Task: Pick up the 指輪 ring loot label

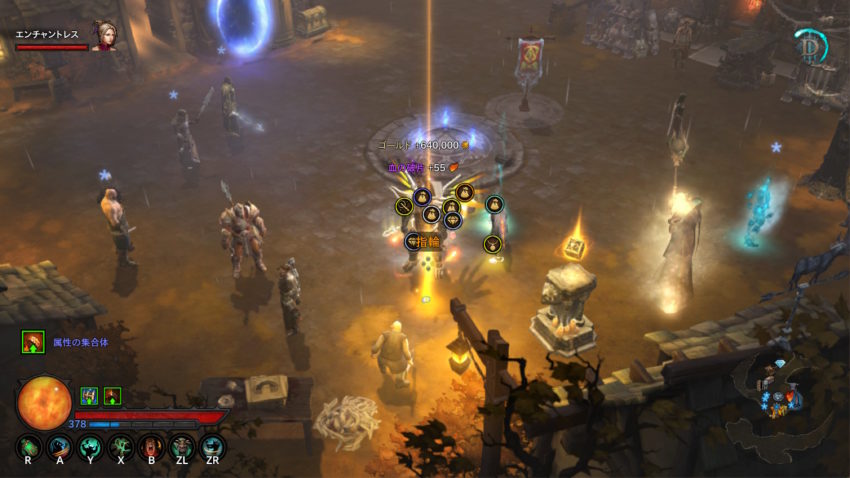Action: [x=427, y=241]
